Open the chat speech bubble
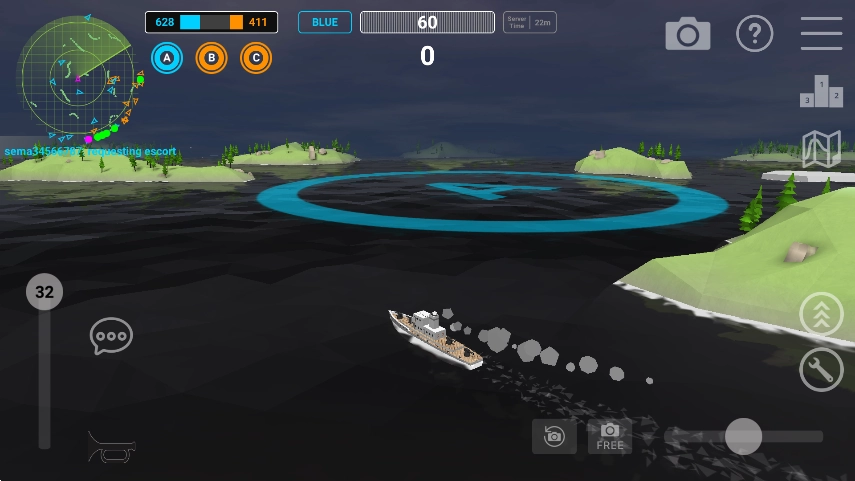The height and width of the screenshot is (481, 855). click(x=111, y=336)
